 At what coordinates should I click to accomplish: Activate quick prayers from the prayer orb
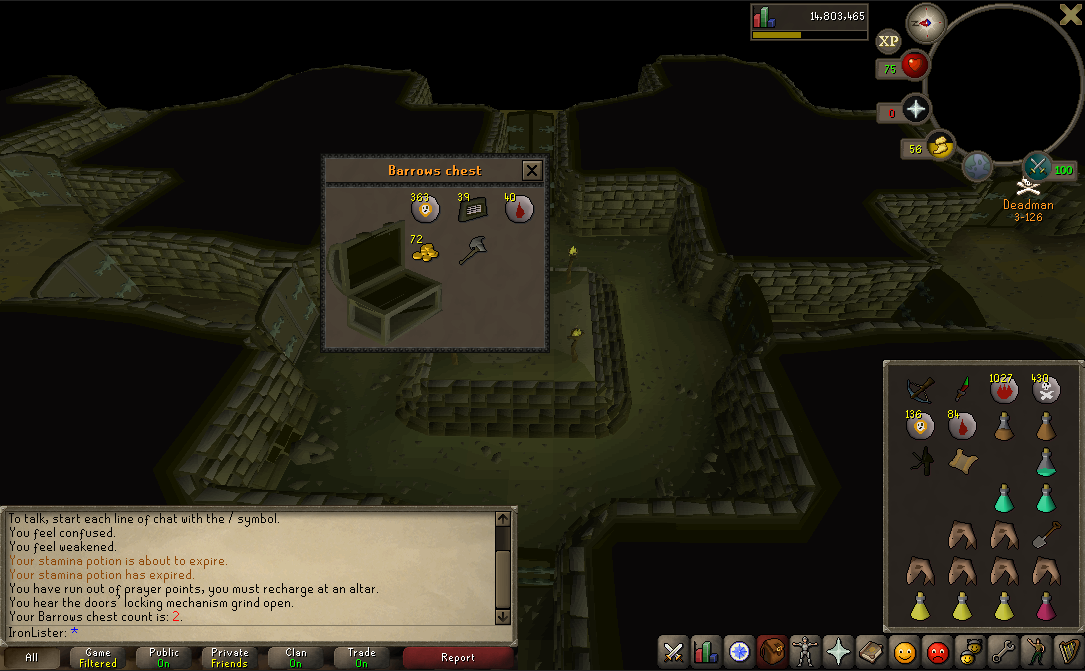click(915, 110)
